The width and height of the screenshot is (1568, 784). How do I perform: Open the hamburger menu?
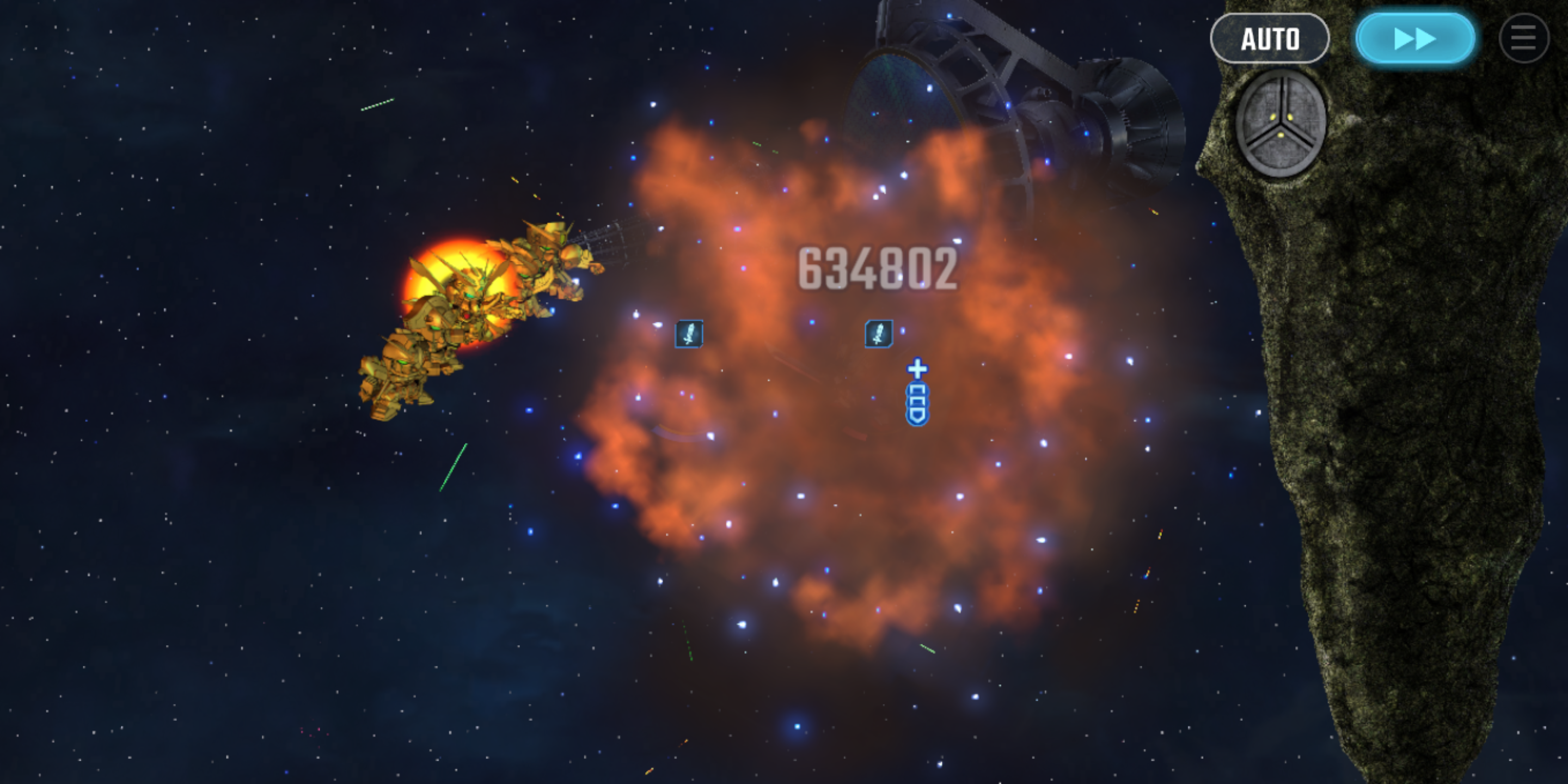coord(1523,39)
